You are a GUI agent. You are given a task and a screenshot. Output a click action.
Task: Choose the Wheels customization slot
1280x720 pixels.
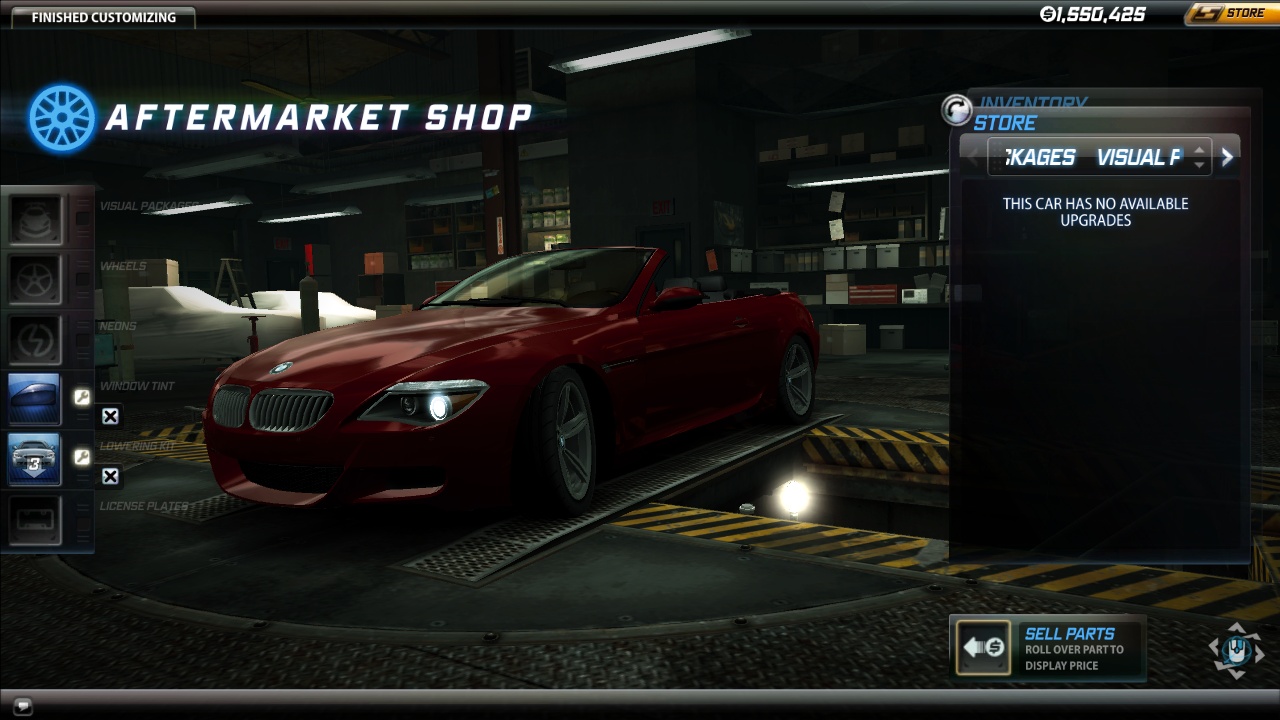click(35, 279)
